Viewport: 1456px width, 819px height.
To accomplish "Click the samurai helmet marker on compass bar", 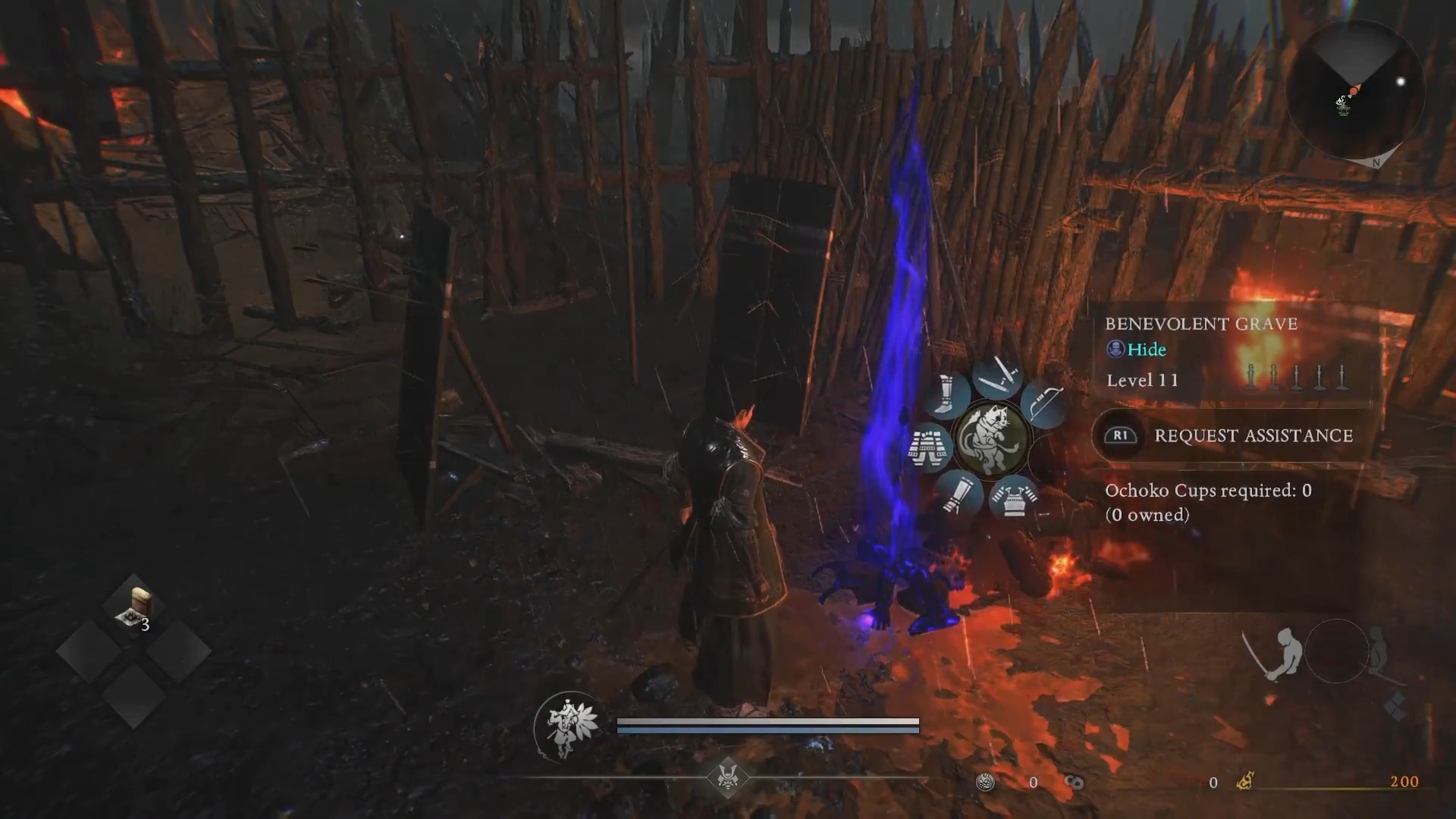I will (x=728, y=777).
